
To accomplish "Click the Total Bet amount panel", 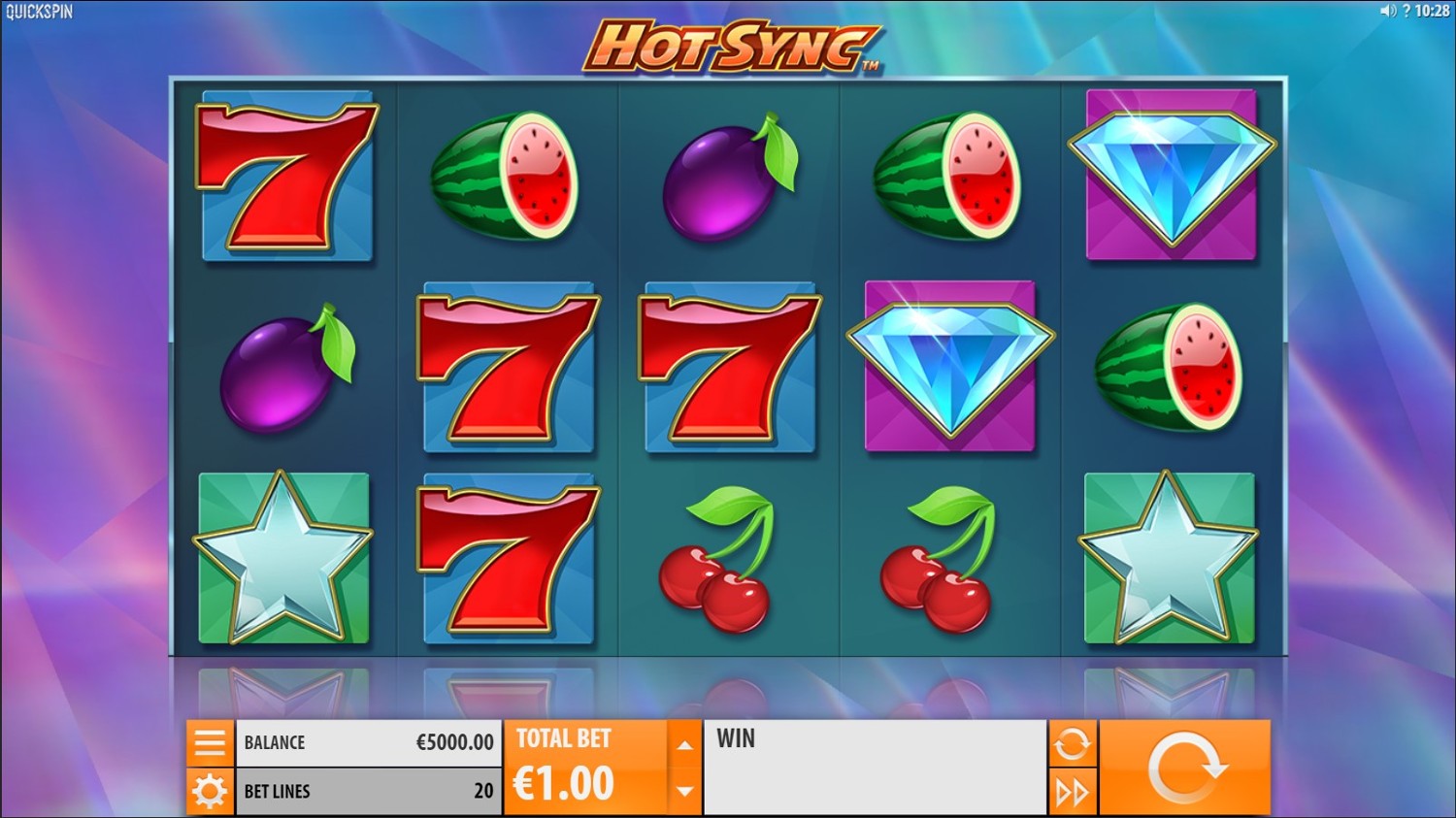I will 585,768.
